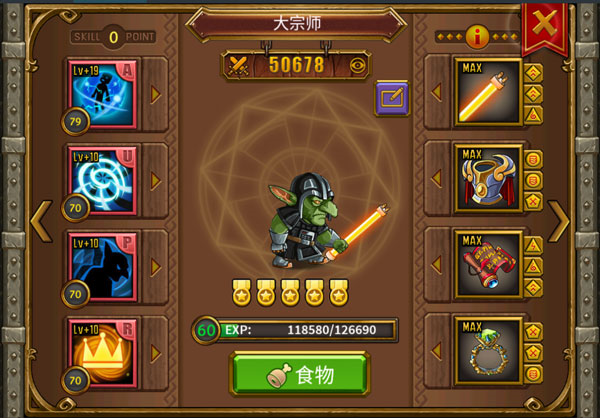Select the blue and gold armor slot
The width and height of the screenshot is (600, 418).
point(487,180)
